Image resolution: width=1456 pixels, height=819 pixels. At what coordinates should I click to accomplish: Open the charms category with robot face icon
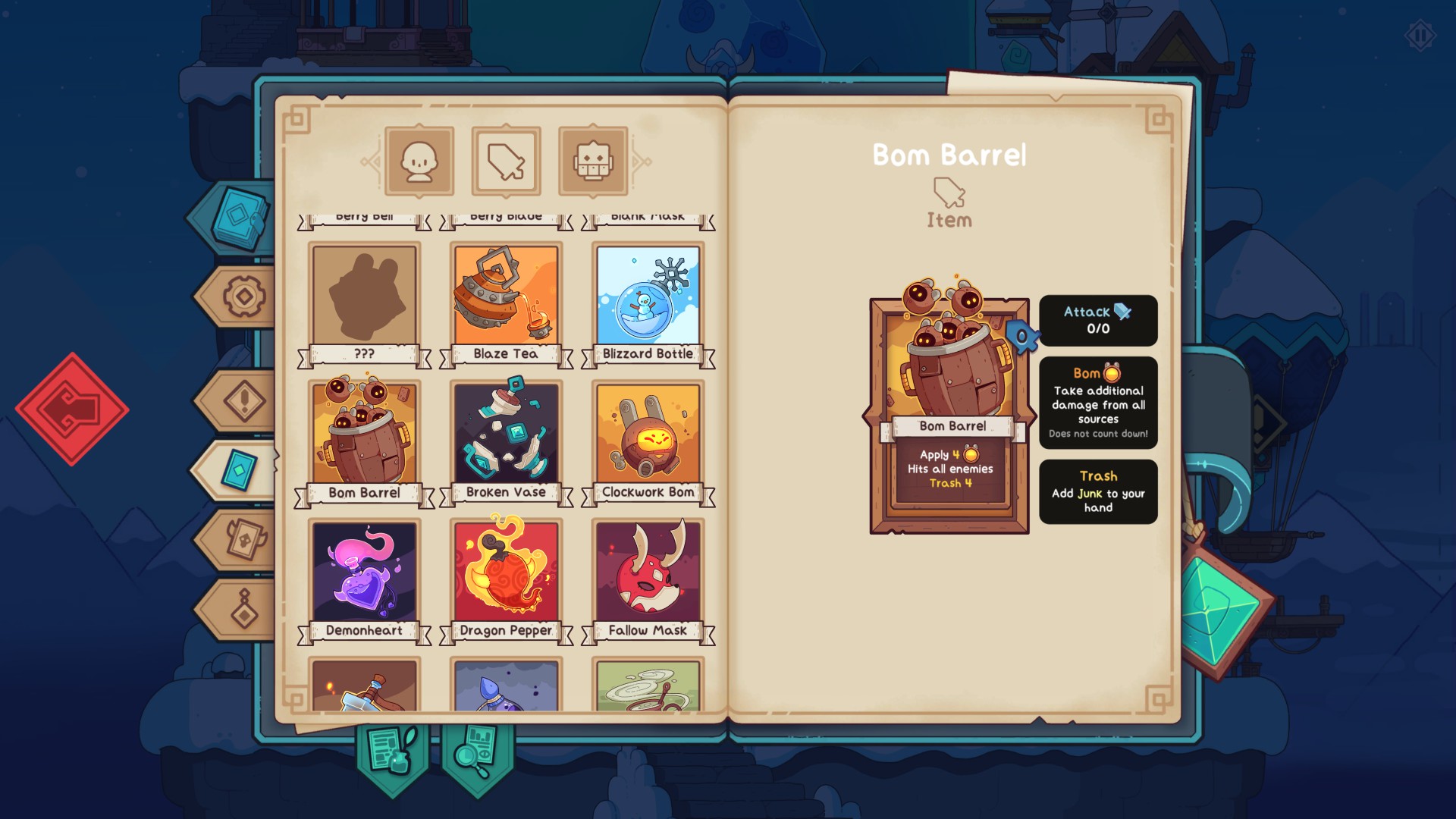[x=594, y=161]
